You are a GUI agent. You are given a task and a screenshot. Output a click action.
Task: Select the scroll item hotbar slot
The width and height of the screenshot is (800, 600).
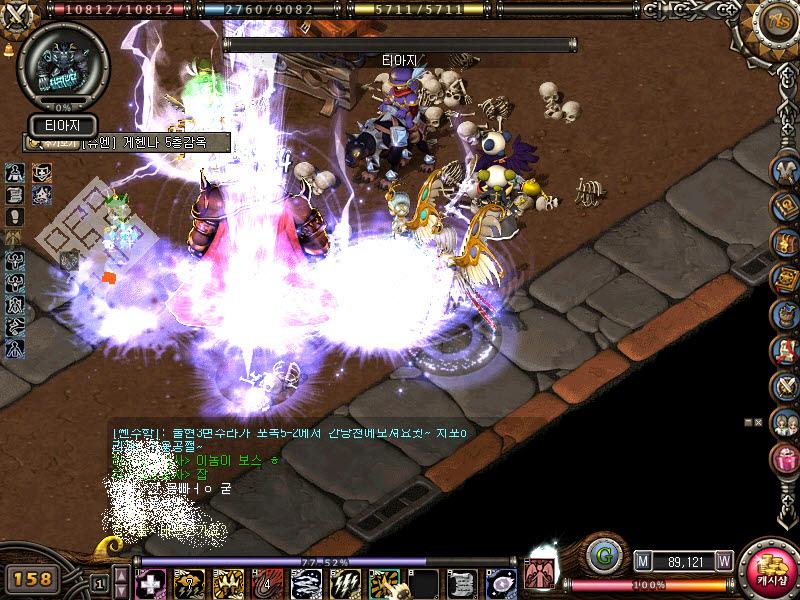(x=462, y=583)
